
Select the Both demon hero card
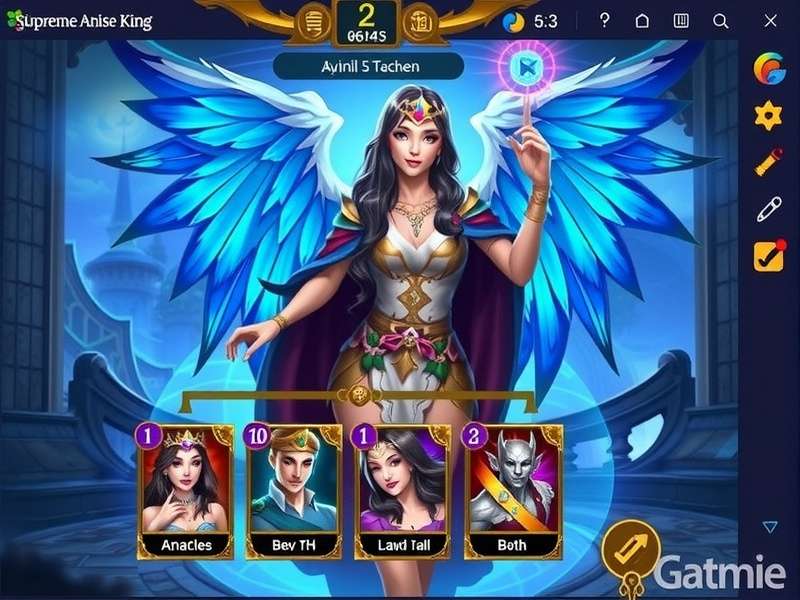[515, 490]
